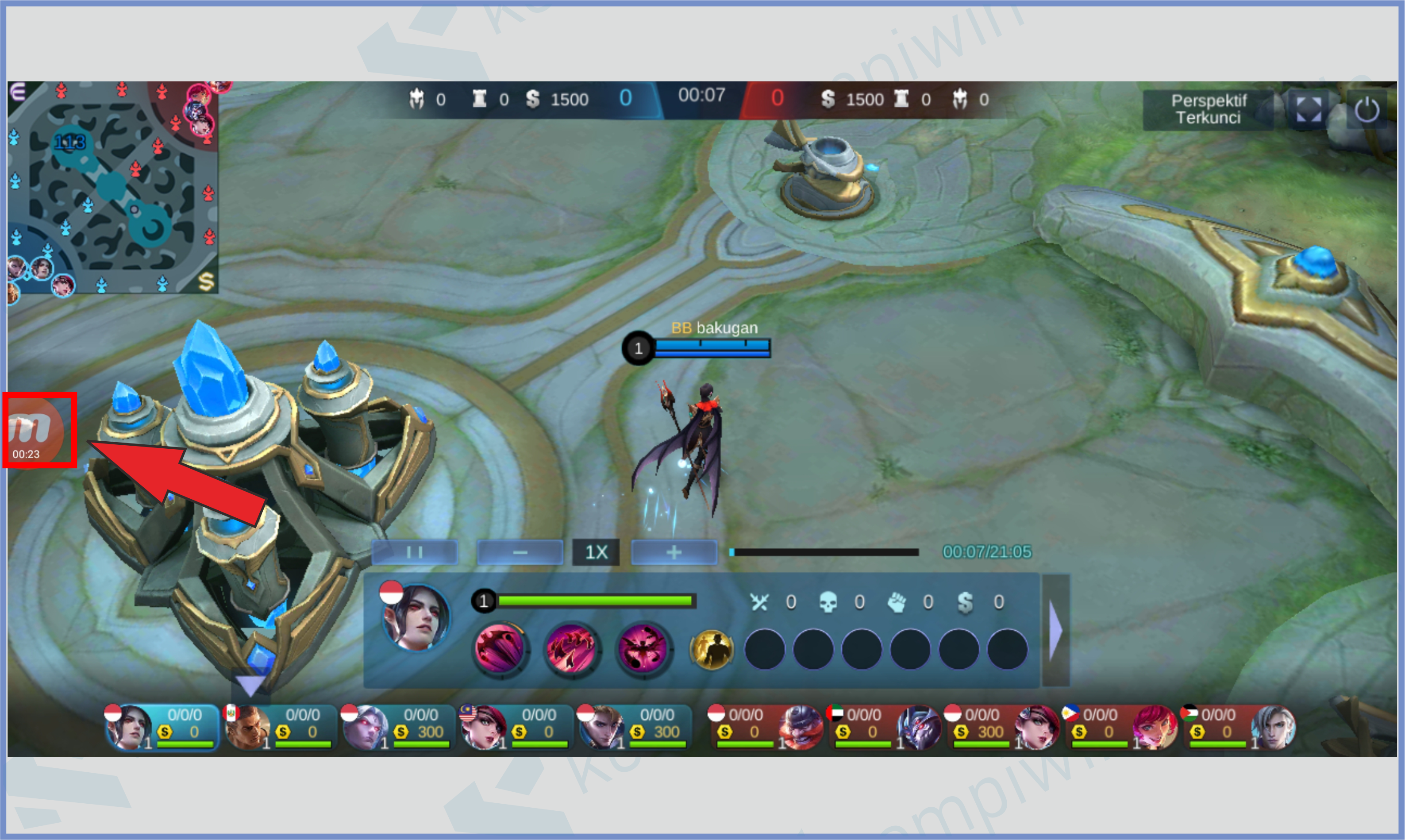Spectate the first red team player card
Viewport: 1405px width, 840px height.
(x=765, y=727)
